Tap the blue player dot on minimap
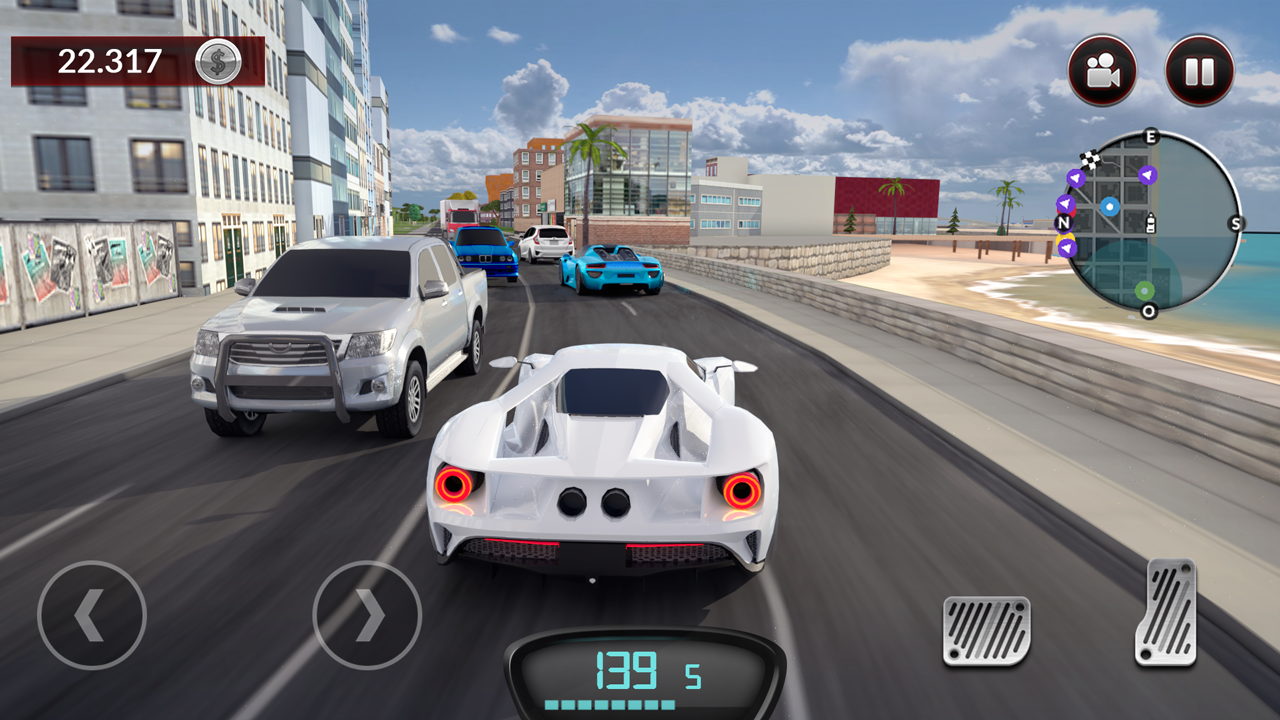 pyautogui.click(x=1110, y=207)
